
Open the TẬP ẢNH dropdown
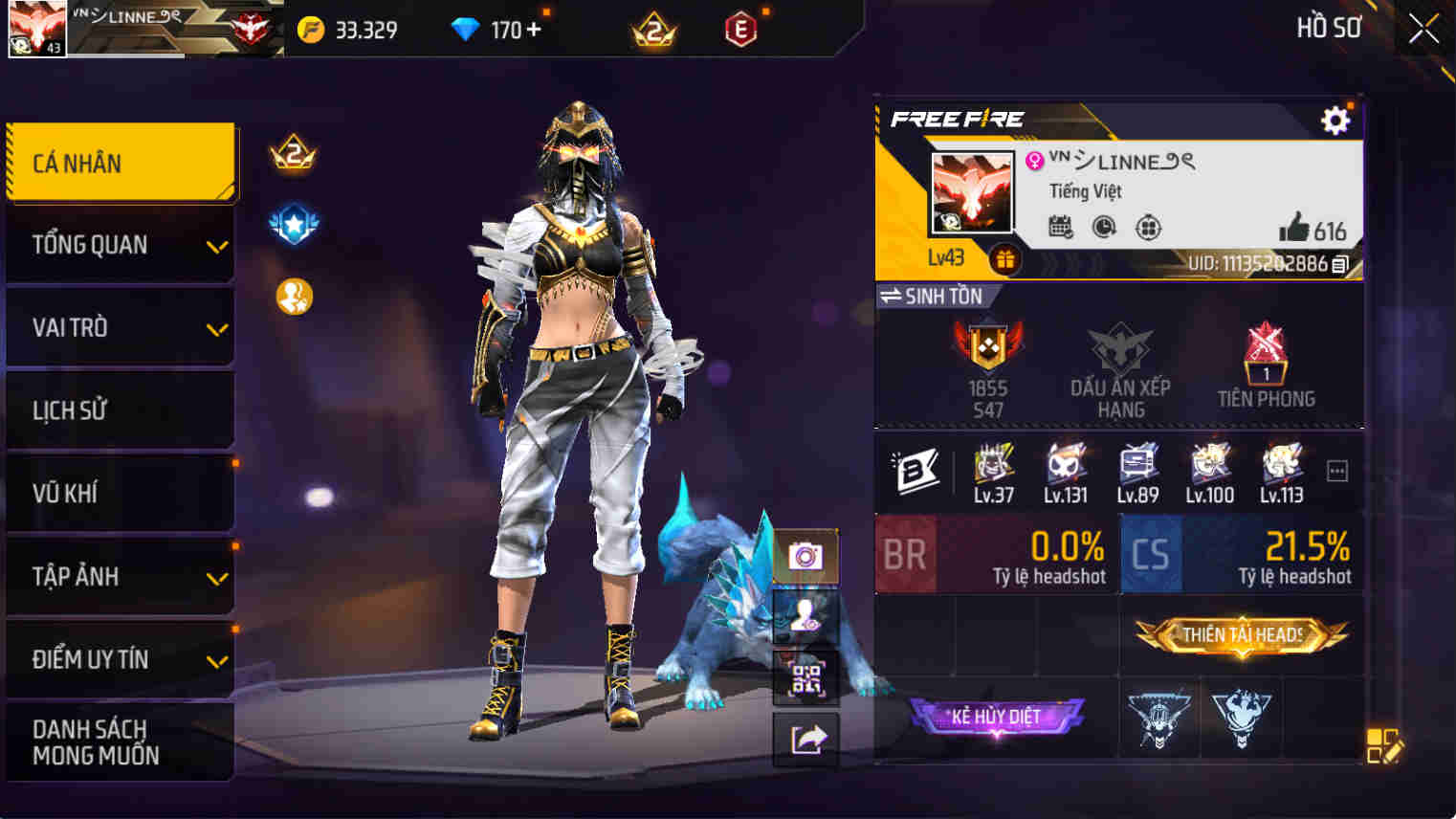121,577
